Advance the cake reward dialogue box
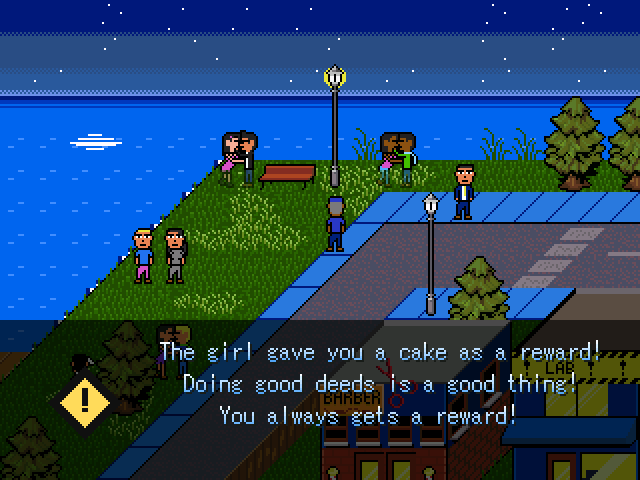This screenshot has width=640, height=480. [x=380, y=383]
